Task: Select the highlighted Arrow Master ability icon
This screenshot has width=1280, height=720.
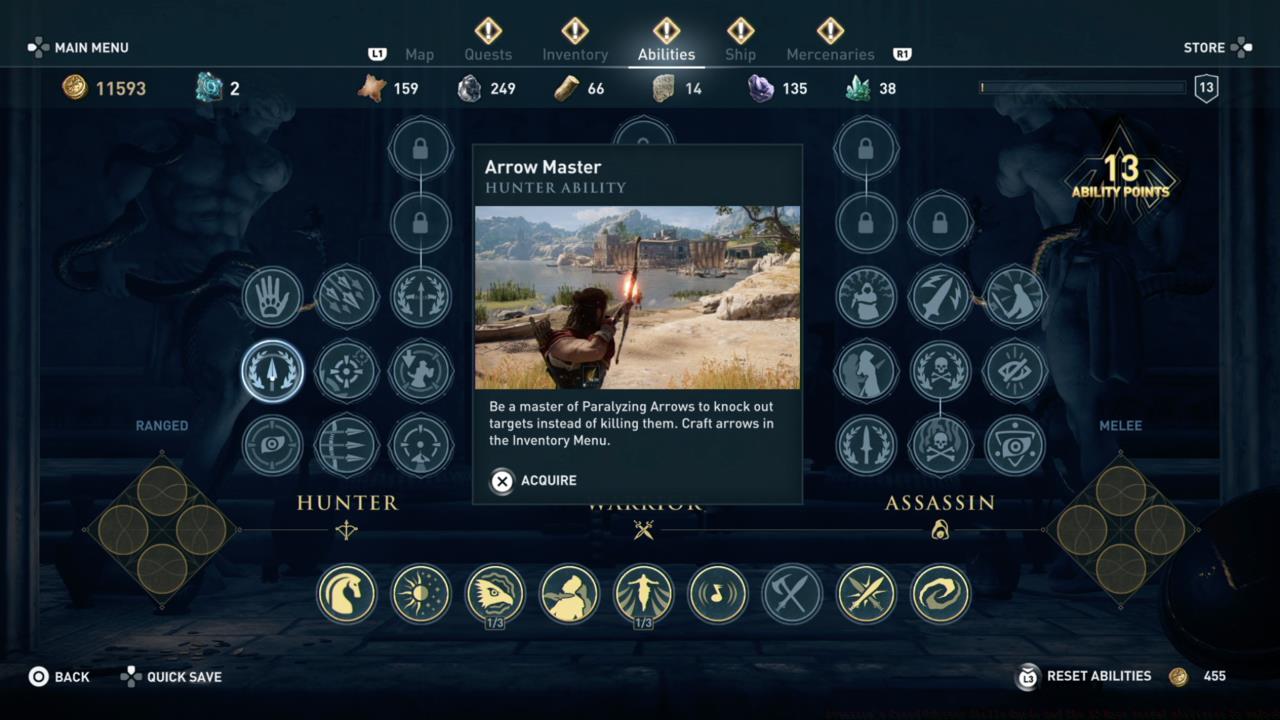Action: click(x=272, y=371)
